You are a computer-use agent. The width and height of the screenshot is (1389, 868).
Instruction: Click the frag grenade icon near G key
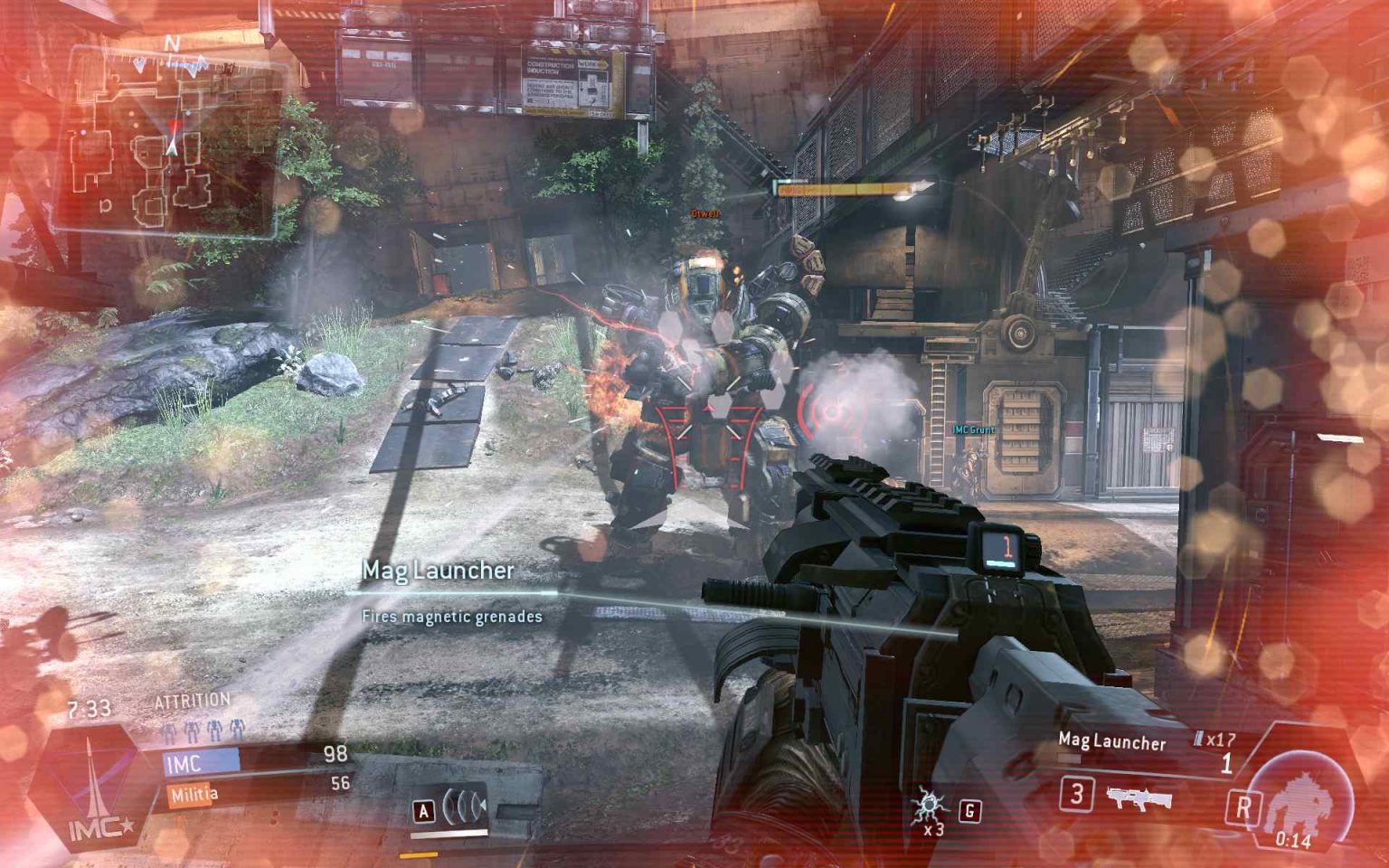930,804
